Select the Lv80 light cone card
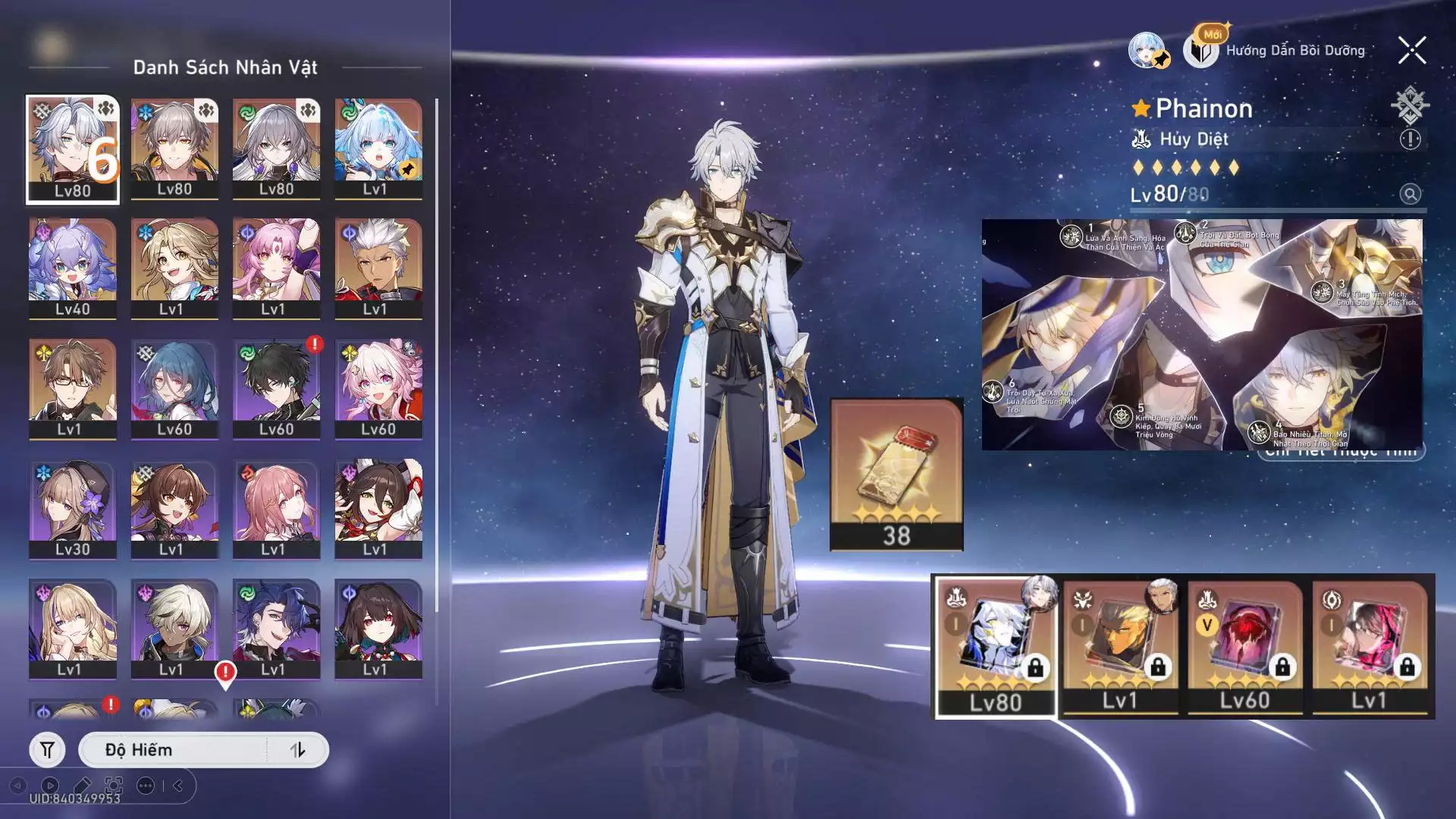This screenshot has width=1456, height=819. tap(996, 646)
